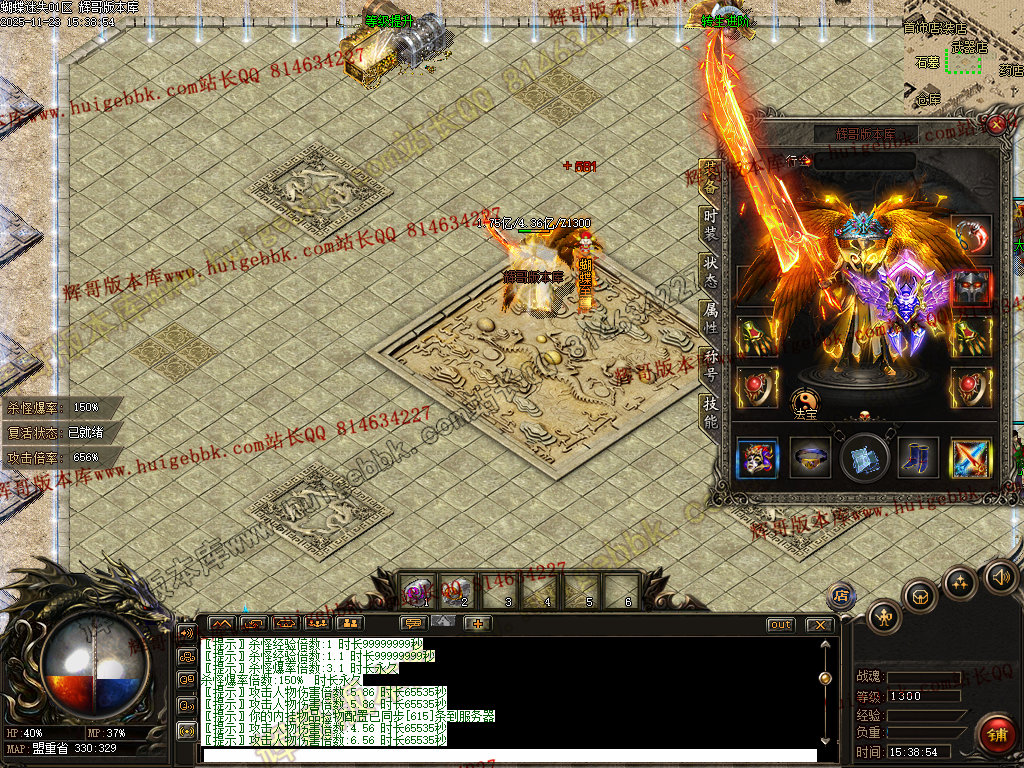Choose the belt equipment slot
The width and height of the screenshot is (1024, 768).
coord(810,458)
